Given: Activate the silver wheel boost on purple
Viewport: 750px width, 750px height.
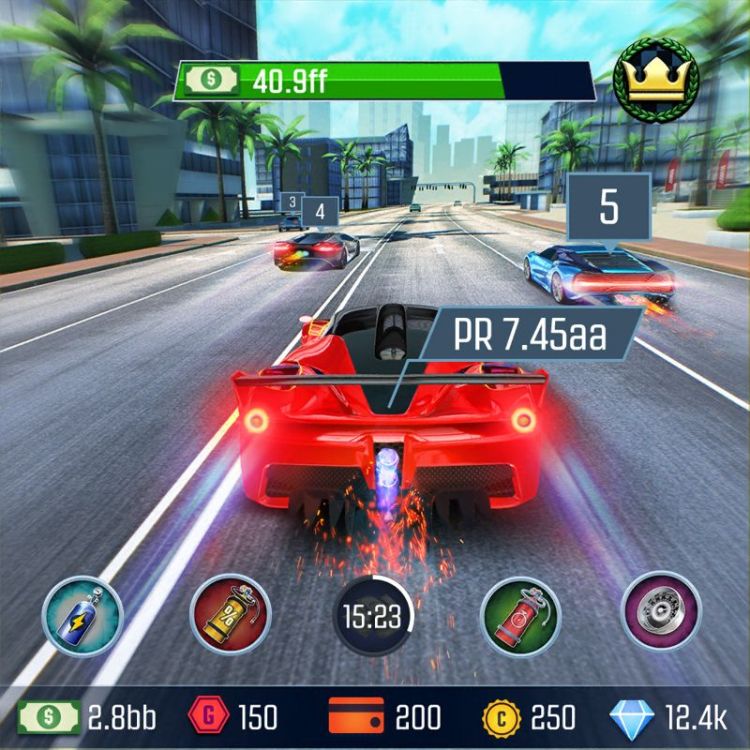Looking at the screenshot, I should click(661, 611).
